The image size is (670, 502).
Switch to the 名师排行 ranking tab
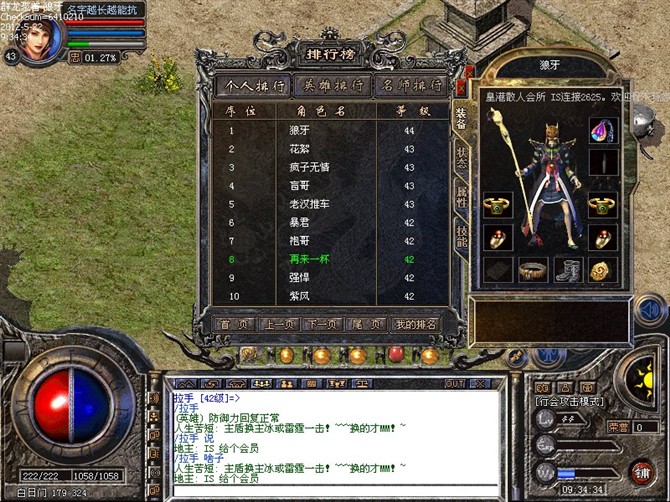click(x=411, y=85)
